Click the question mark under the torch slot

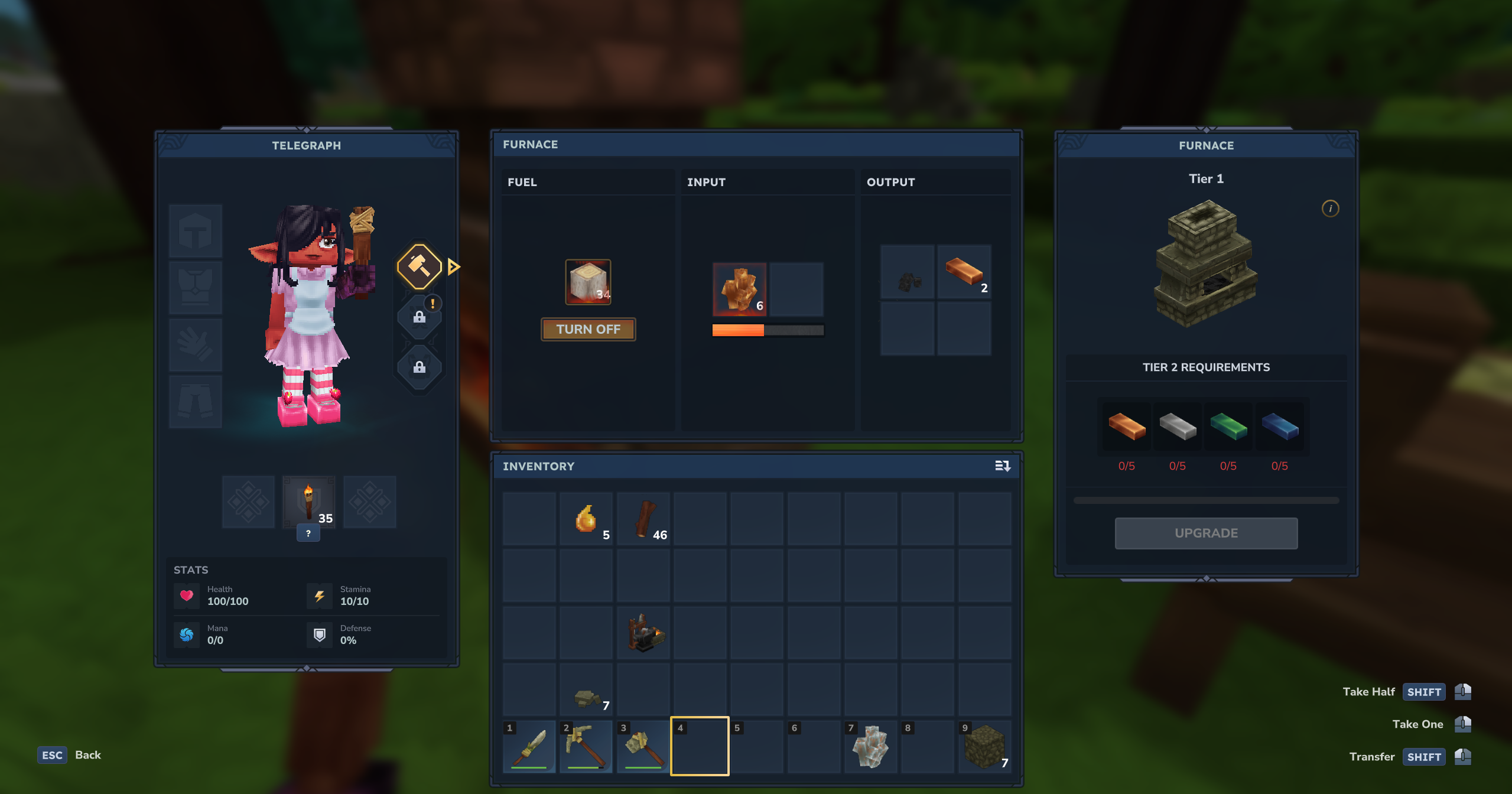pyautogui.click(x=308, y=533)
